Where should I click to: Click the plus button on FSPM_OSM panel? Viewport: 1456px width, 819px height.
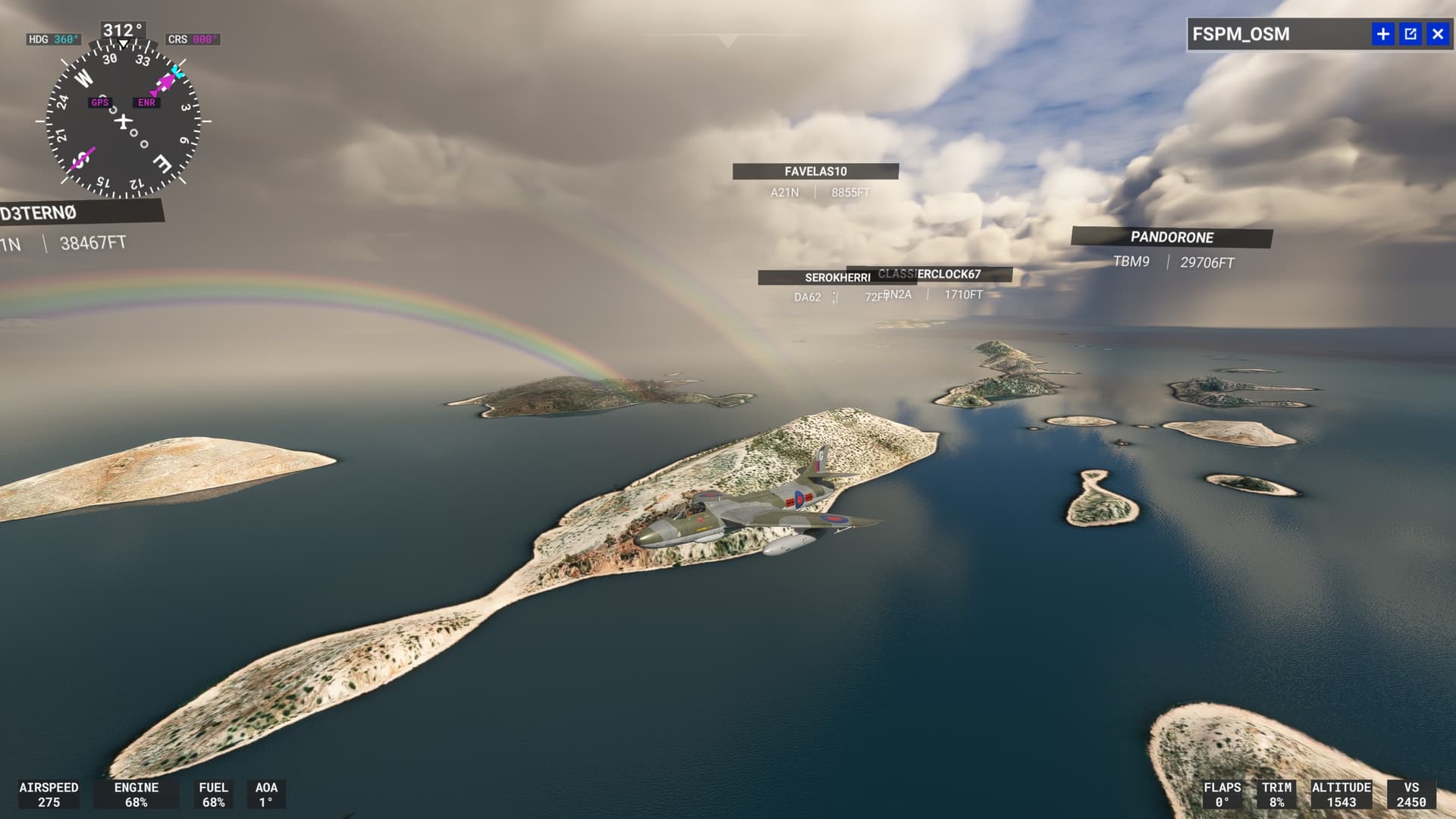(x=1382, y=34)
